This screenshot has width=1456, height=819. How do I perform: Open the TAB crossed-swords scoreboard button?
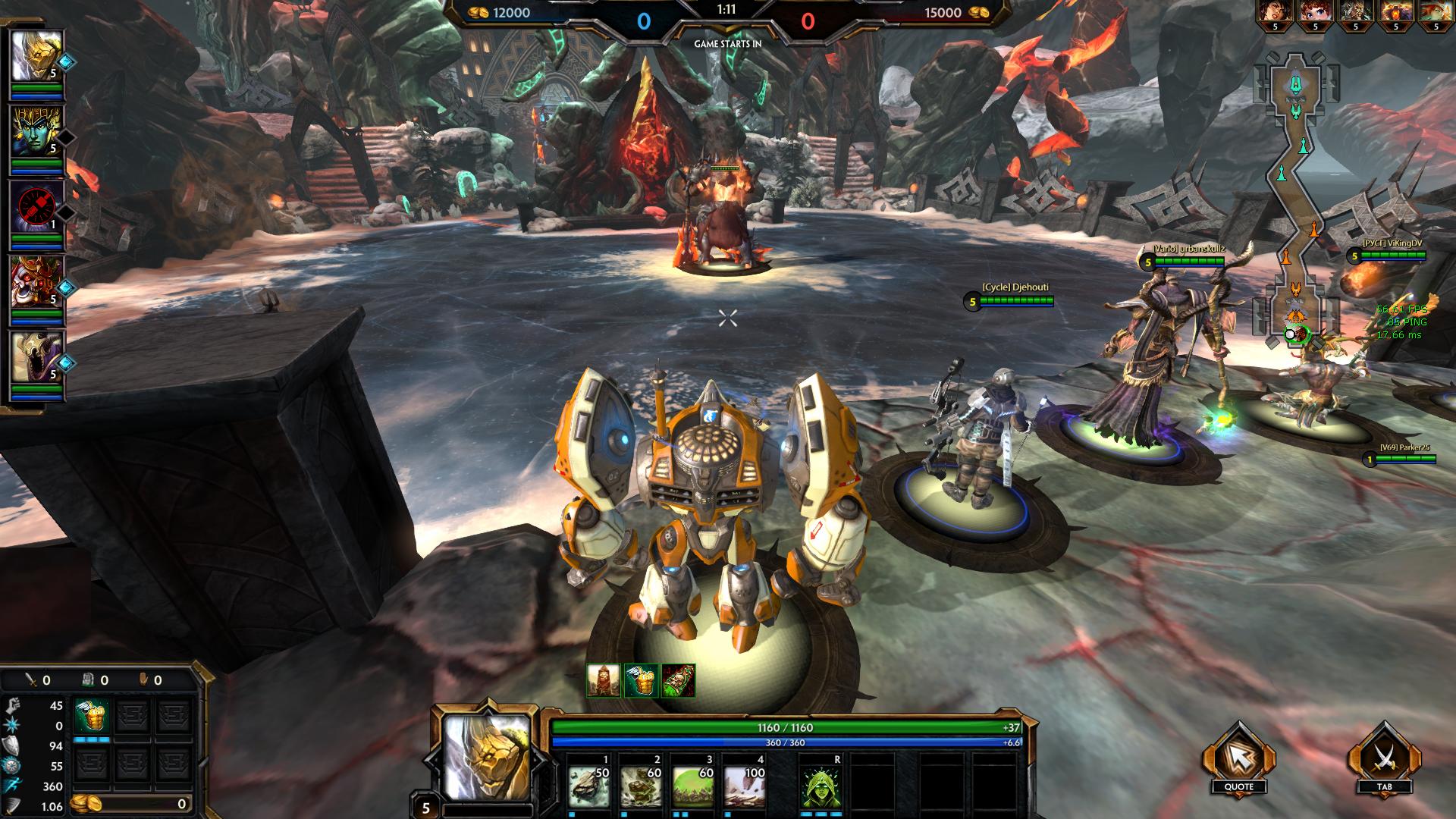tap(1384, 760)
